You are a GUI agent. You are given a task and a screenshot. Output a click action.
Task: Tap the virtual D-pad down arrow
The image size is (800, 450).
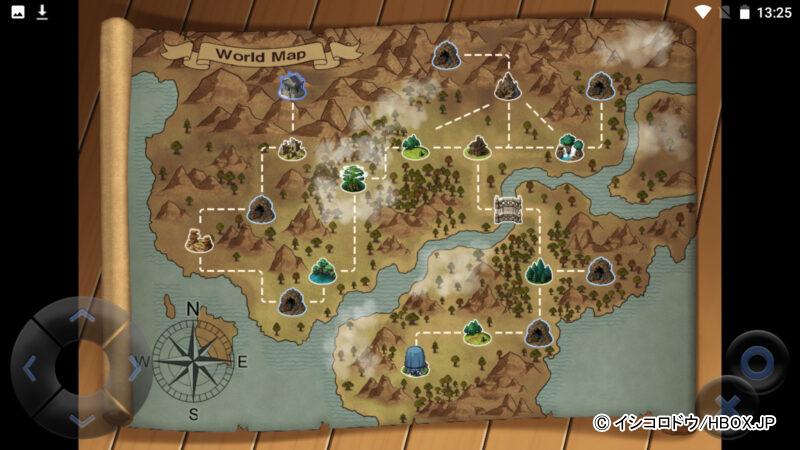(83, 420)
